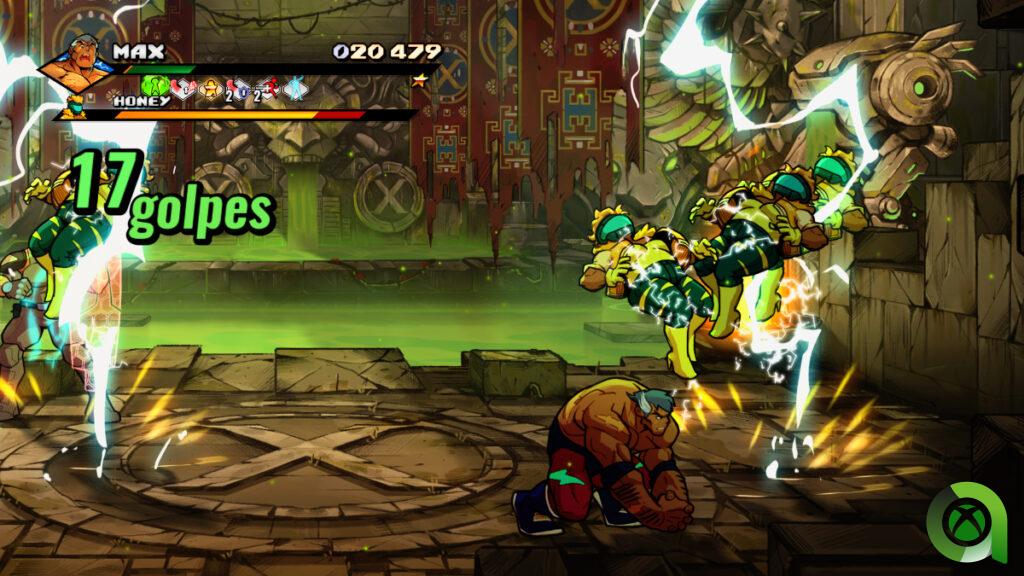The width and height of the screenshot is (1024, 576).
Task: Select the gold star perk icon
Action: [x=212, y=88]
